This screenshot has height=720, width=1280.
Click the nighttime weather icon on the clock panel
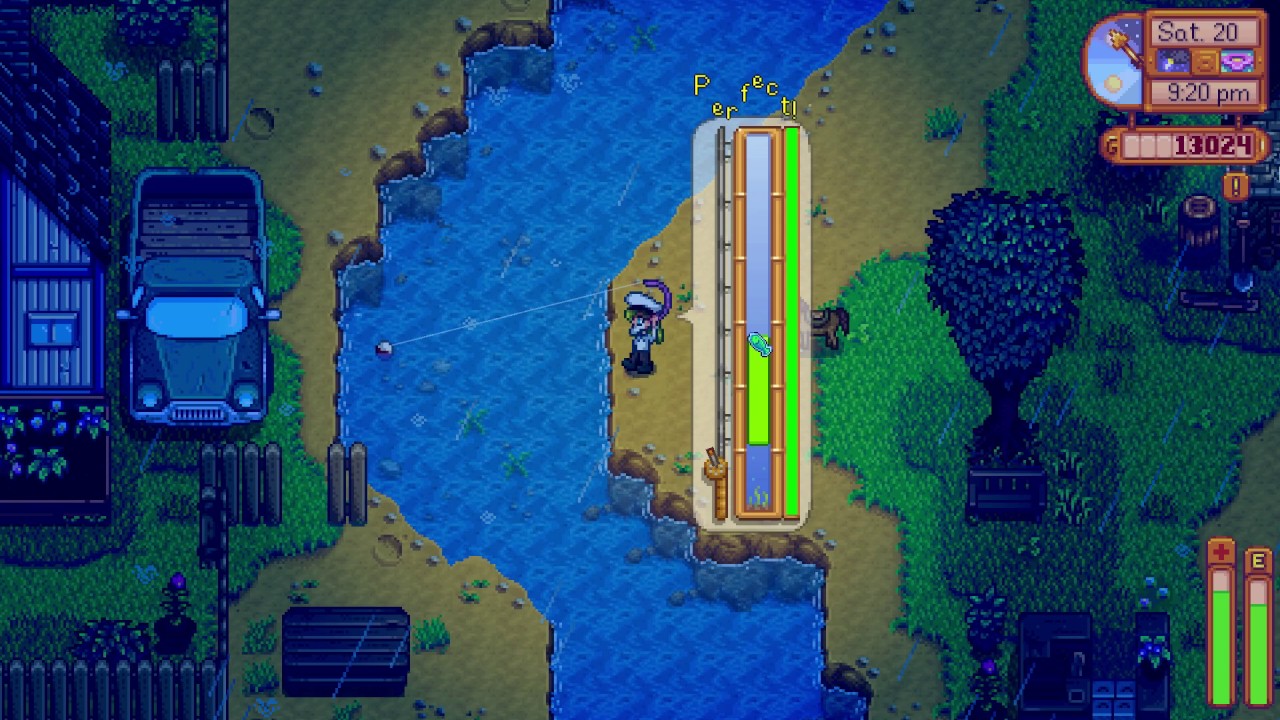point(1173,60)
